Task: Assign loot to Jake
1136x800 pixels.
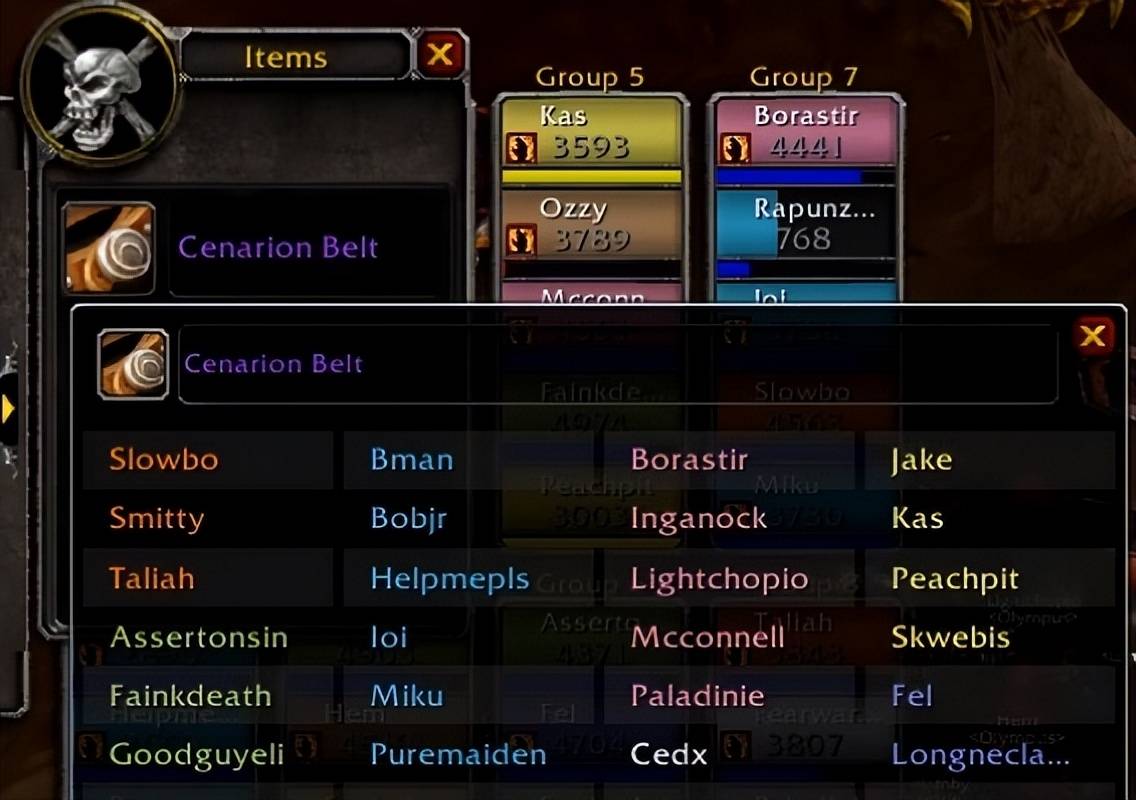Action: pyautogui.click(x=921, y=460)
